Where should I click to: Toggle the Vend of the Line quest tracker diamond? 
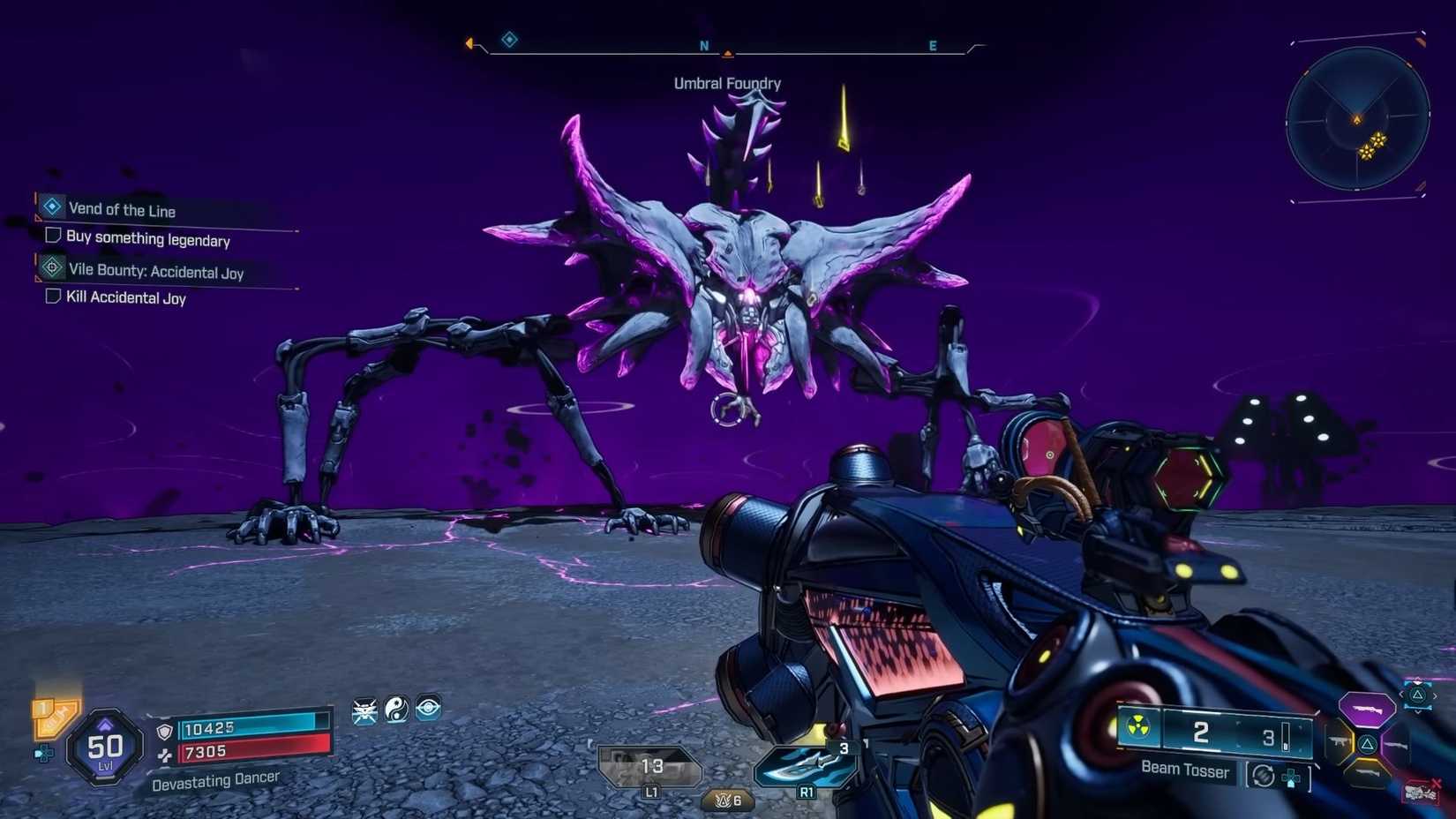click(x=50, y=207)
